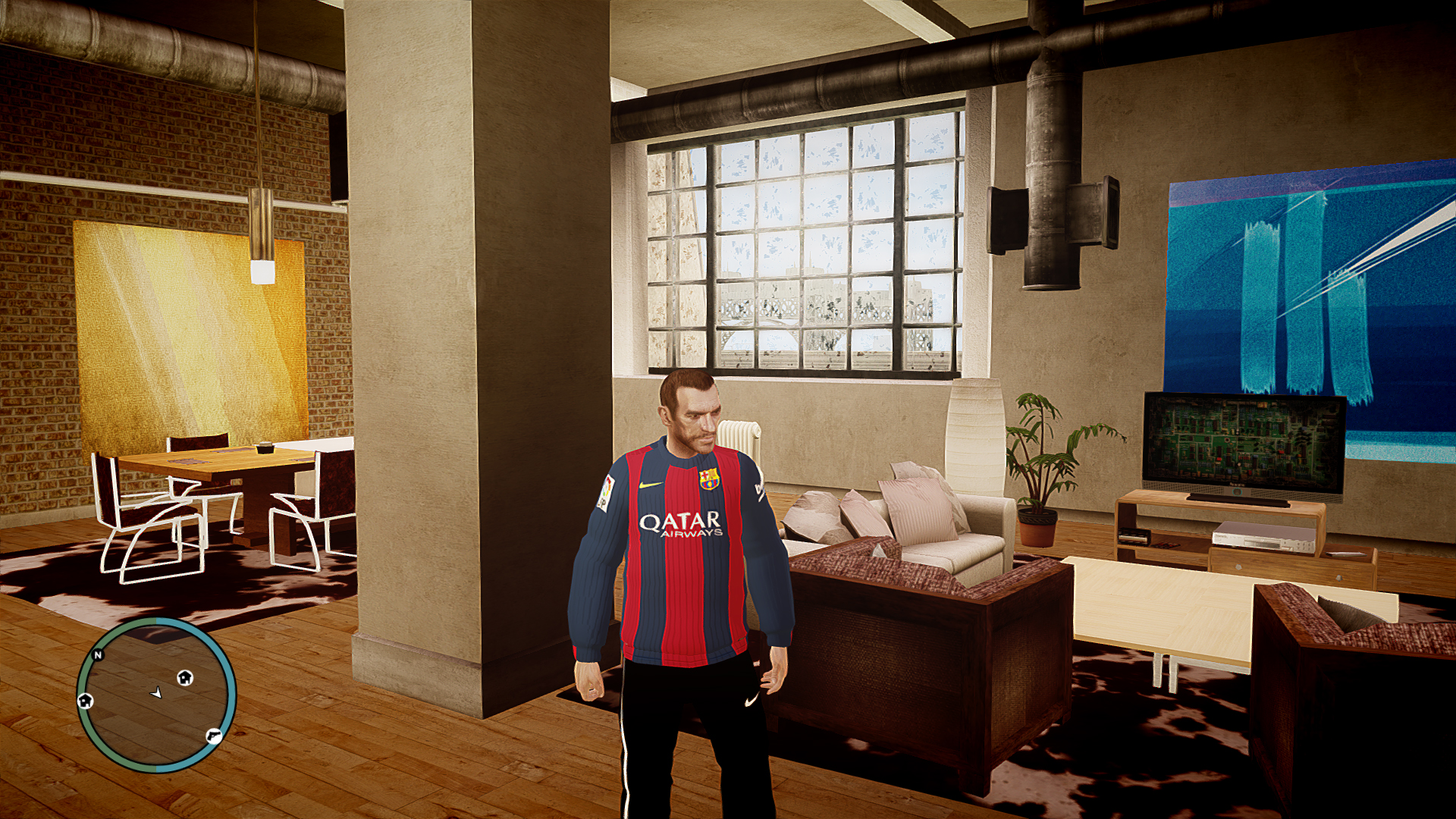1456x819 pixels.
Task: Select the safehouse marker nearest the player arrow
Action: click(x=185, y=677)
